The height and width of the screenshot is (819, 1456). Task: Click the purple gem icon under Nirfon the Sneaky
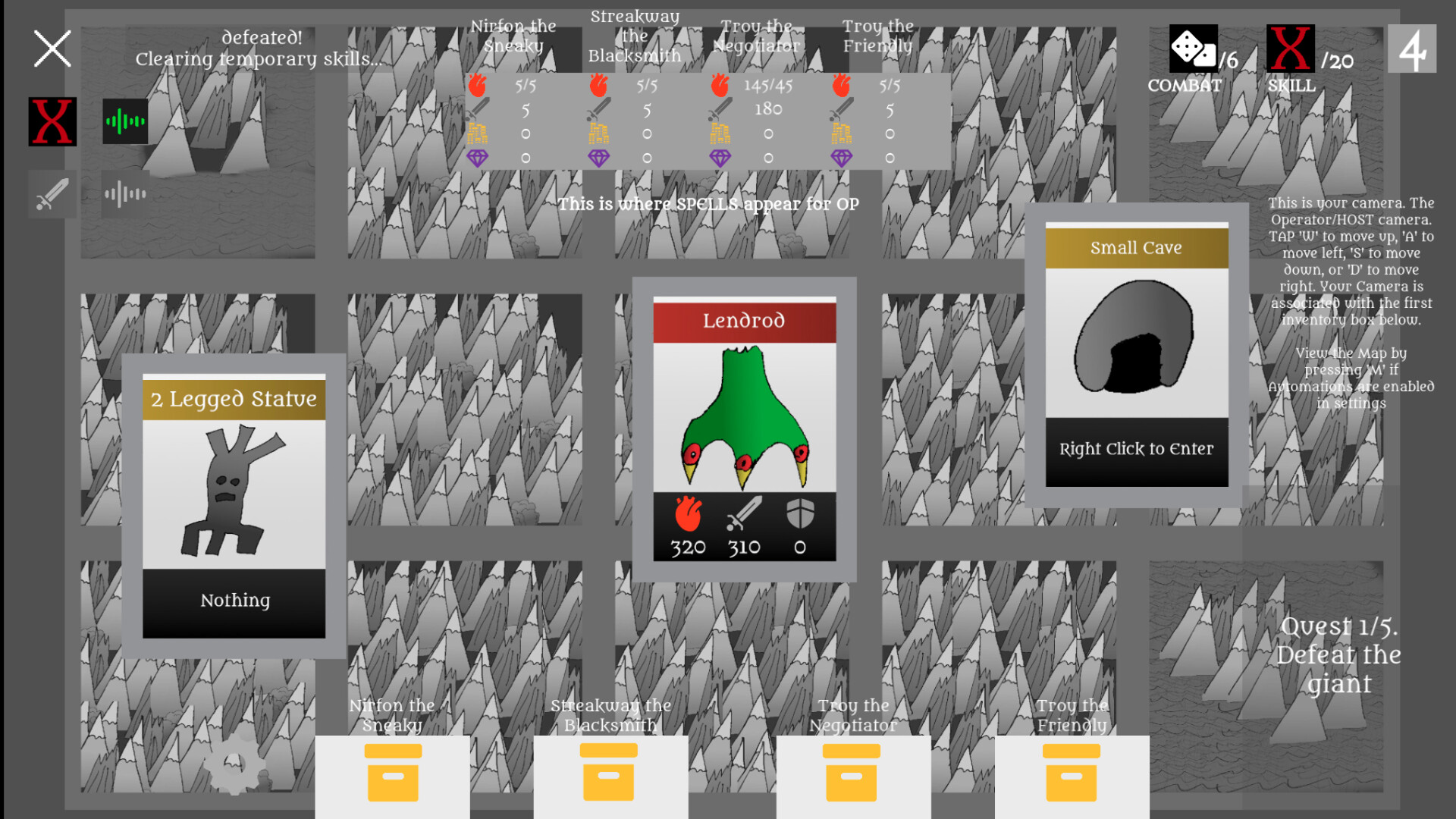[478, 157]
